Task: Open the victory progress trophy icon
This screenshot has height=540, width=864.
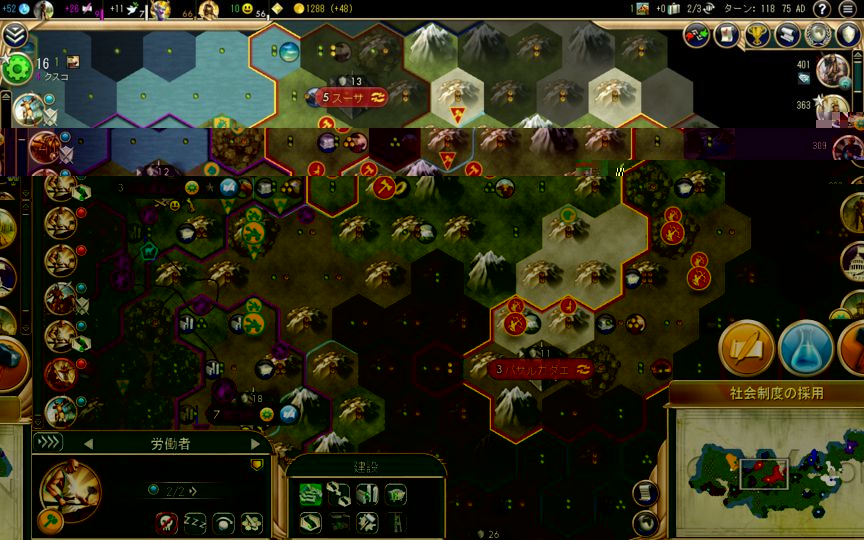Action: pyautogui.click(x=757, y=35)
